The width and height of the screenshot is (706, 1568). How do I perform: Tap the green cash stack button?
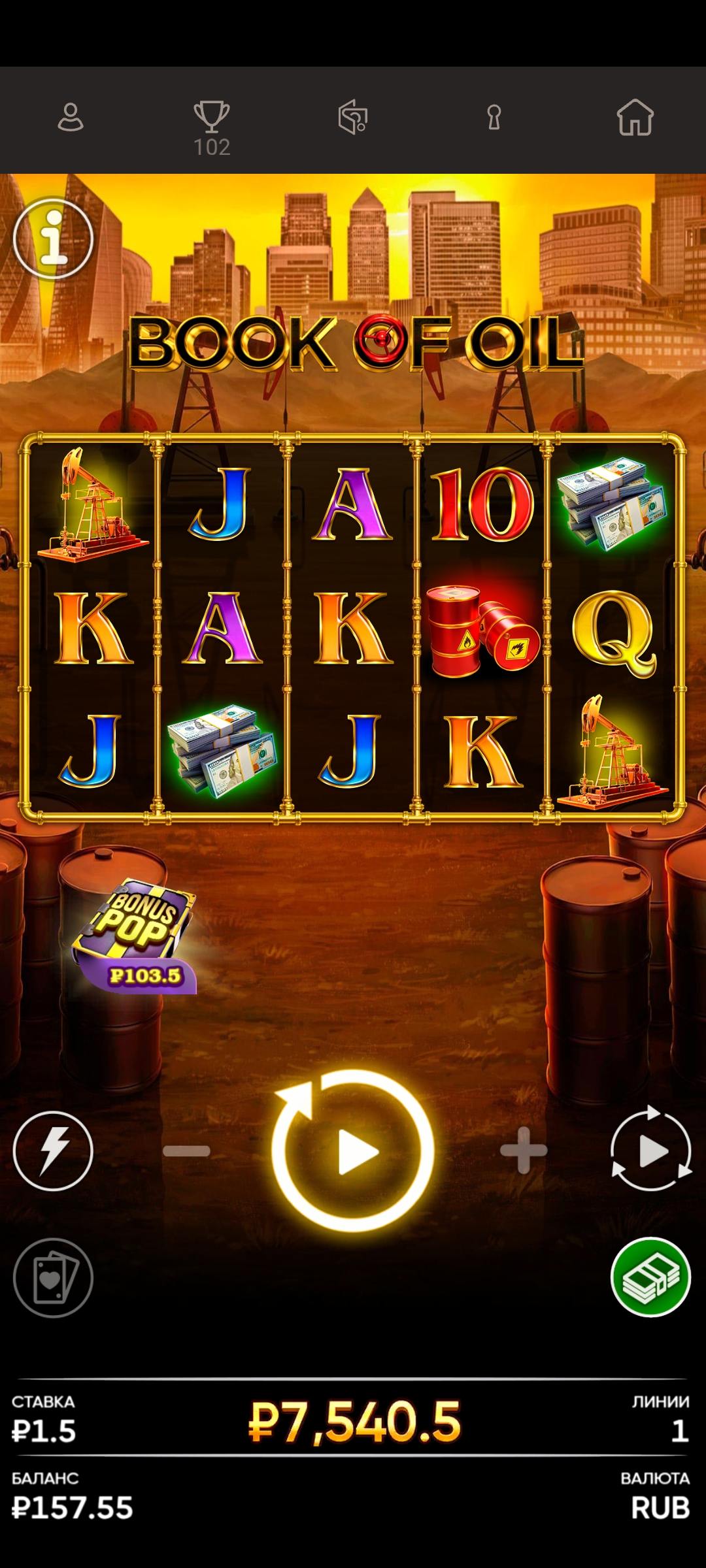click(x=650, y=1278)
